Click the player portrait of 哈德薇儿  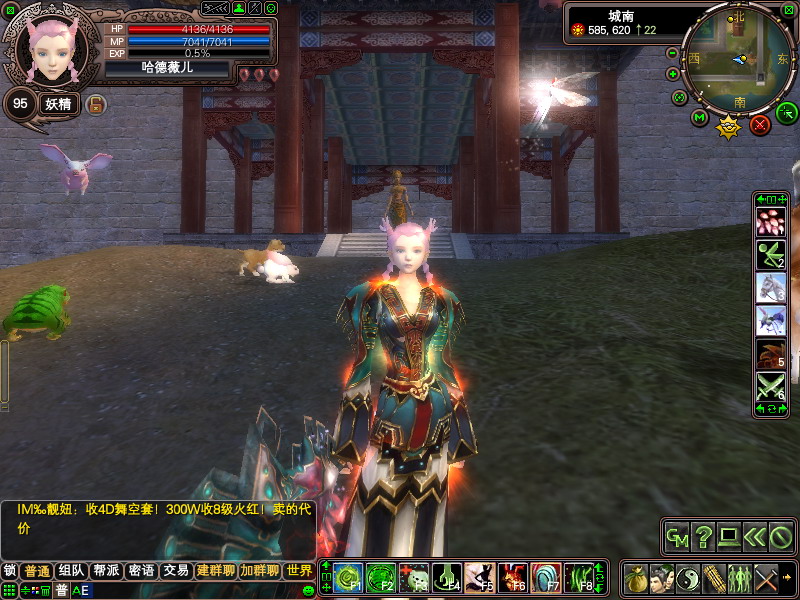(51, 48)
